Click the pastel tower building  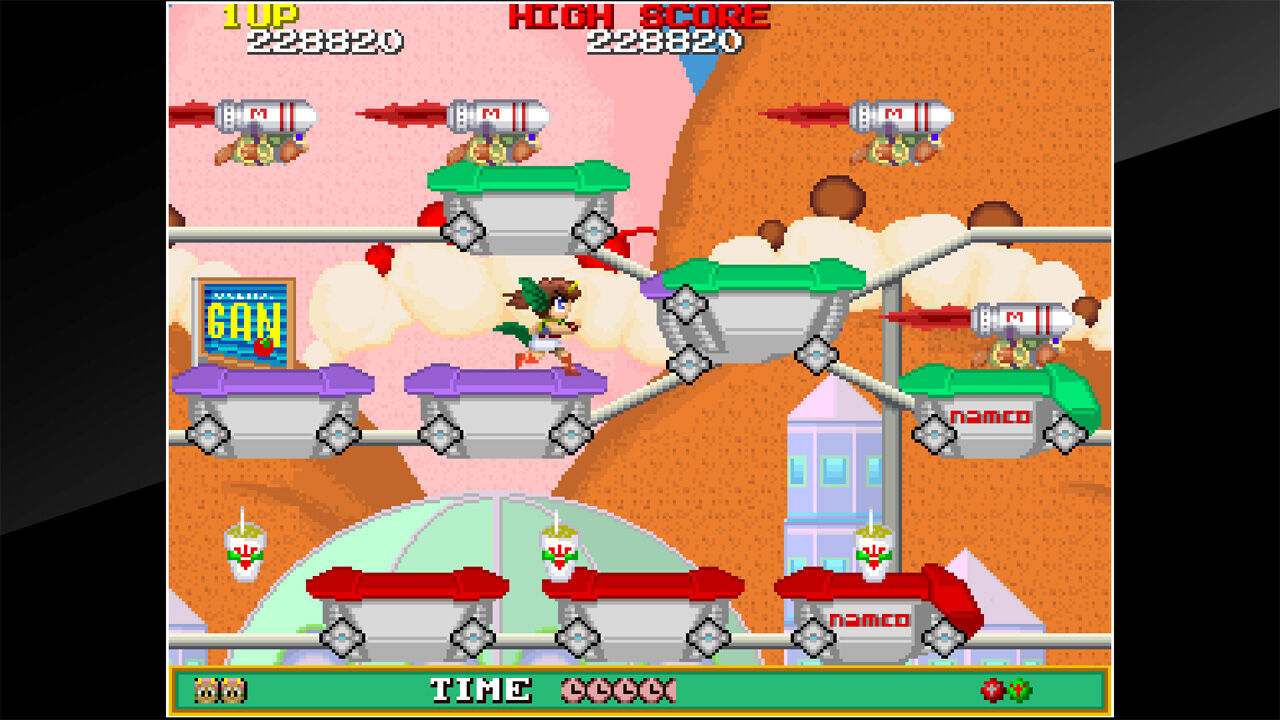click(x=830, y=470)
